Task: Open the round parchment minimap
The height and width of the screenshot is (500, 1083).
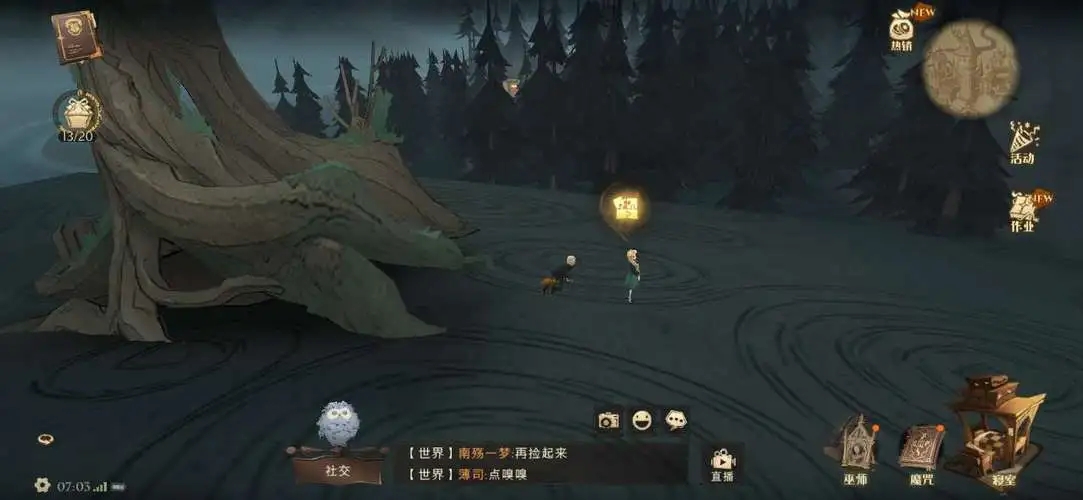Action: pos(970,68)
